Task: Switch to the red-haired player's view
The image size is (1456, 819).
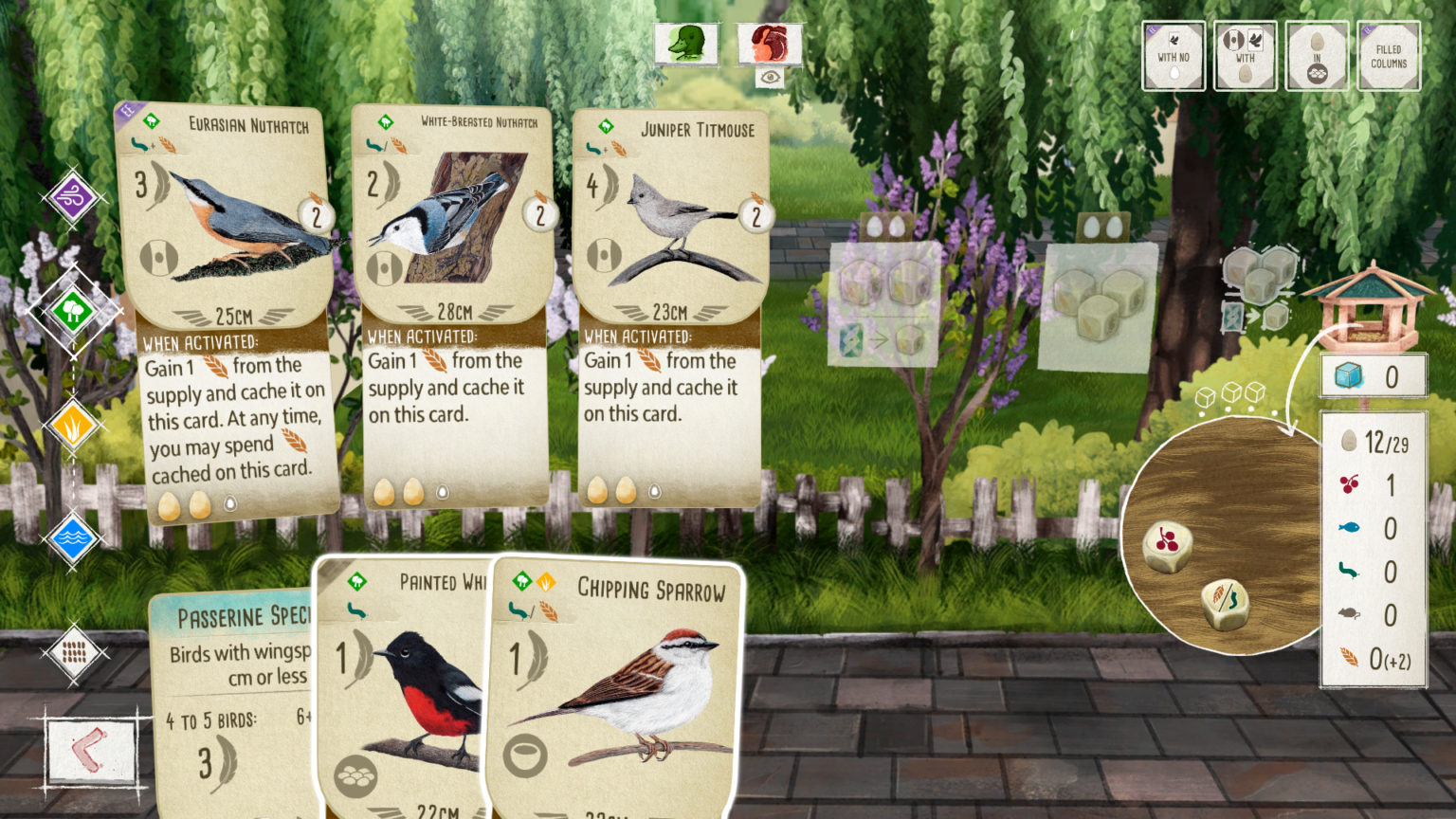Action: (x=770, y=43)
